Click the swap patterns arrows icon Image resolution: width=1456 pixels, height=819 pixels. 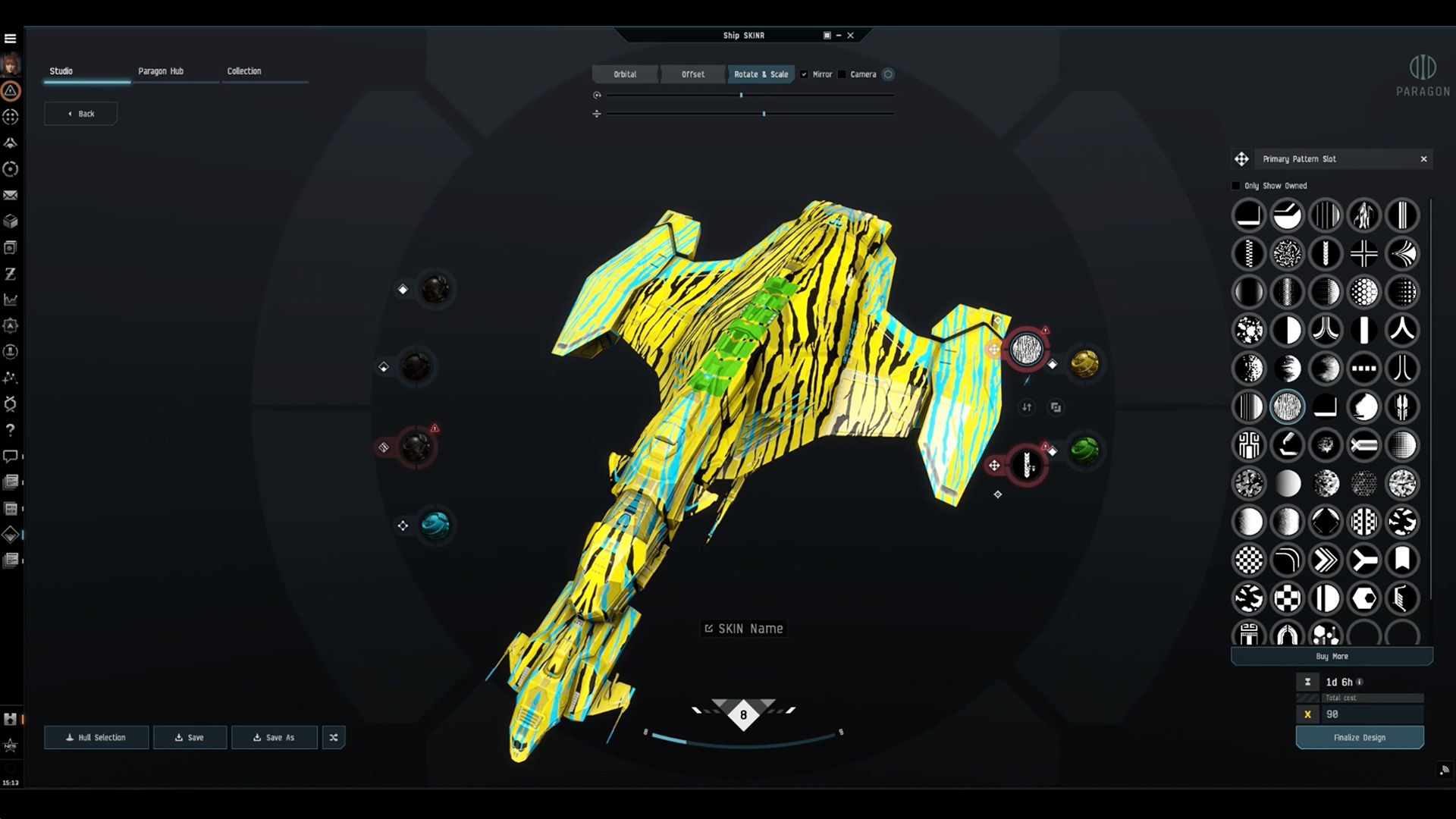tap(1027, 408)
